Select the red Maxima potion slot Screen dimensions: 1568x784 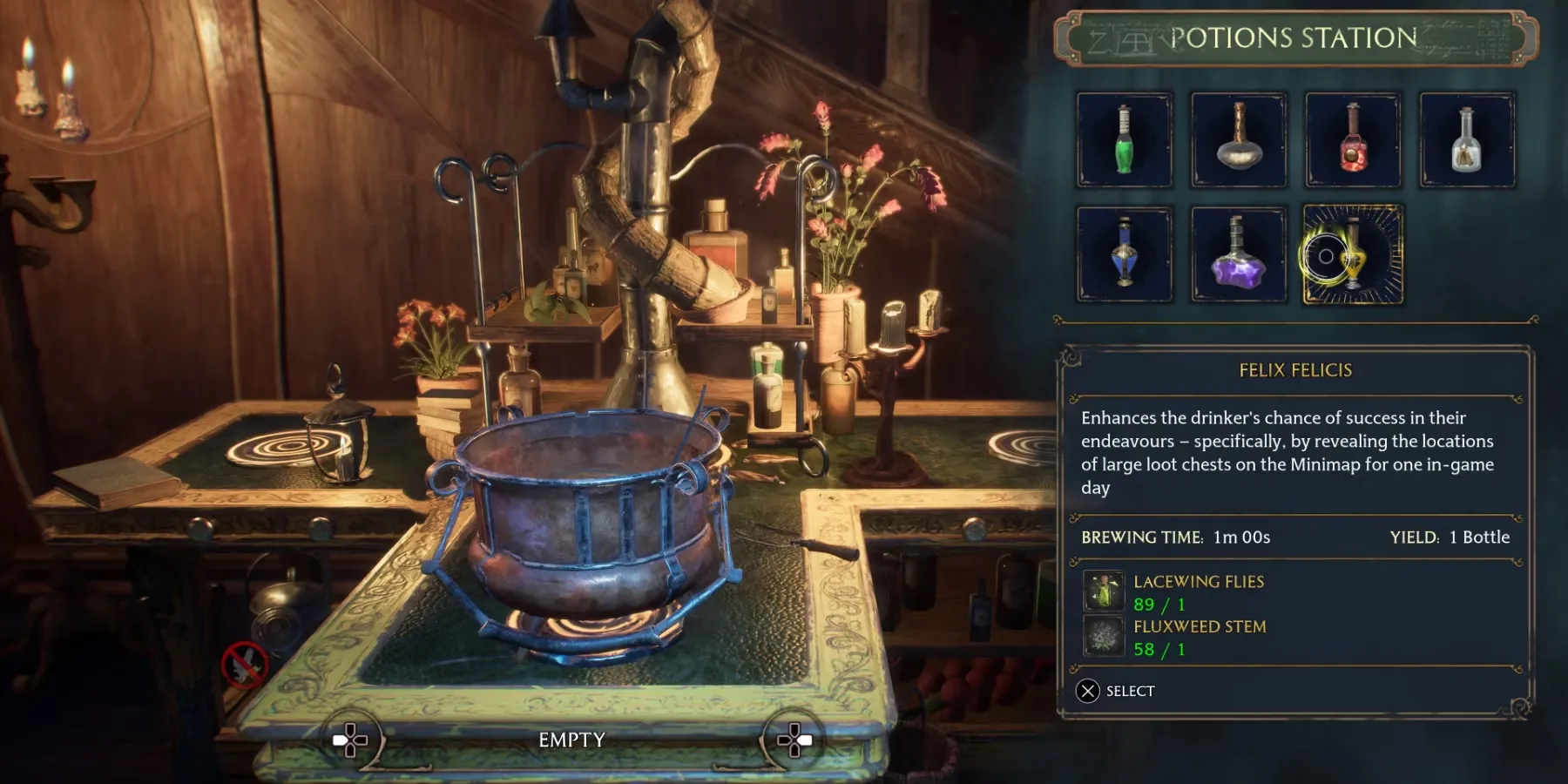point(1353,139)
